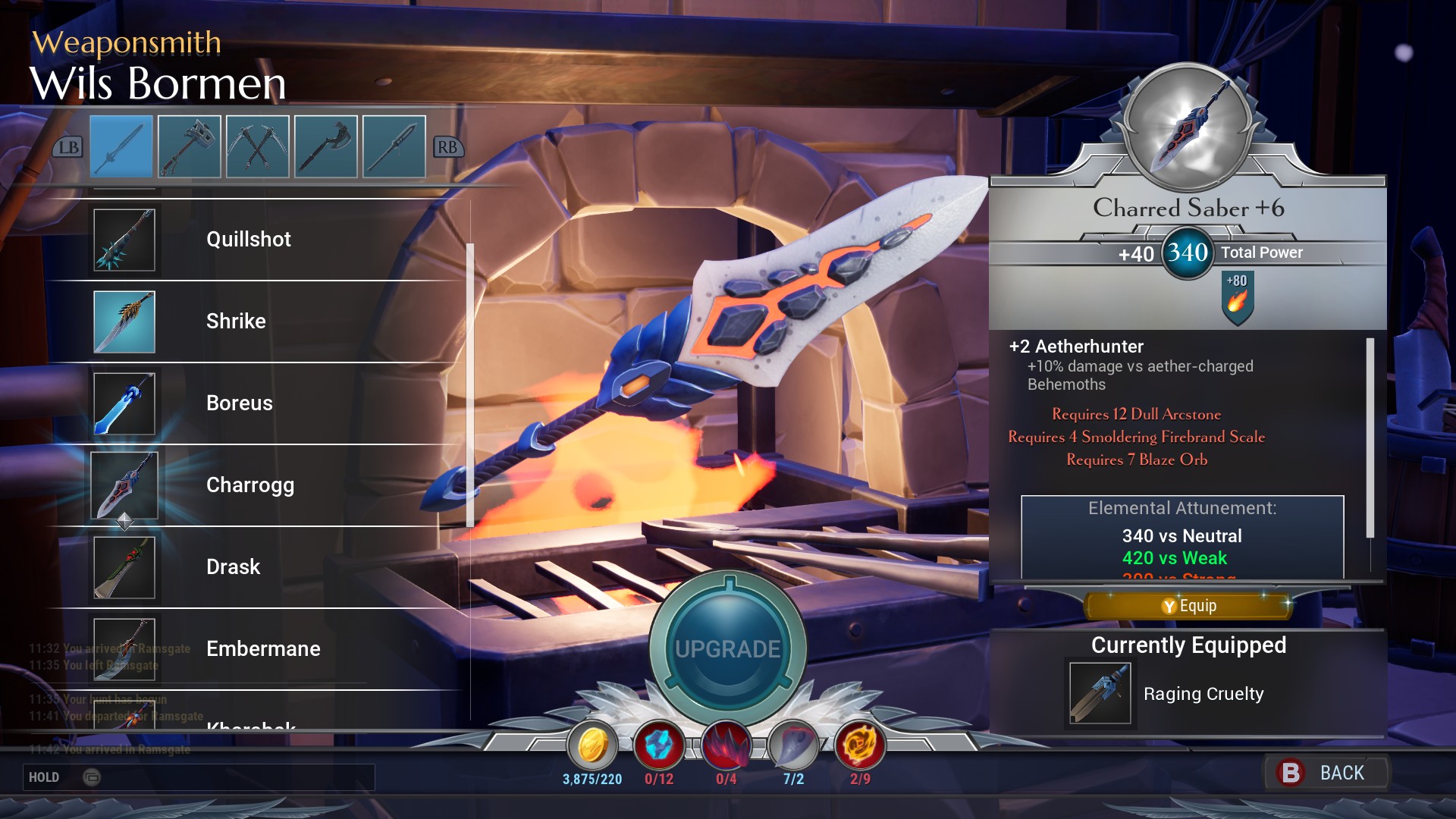Choose the Shrike sword entry
This screenshot has width=1456, height=819.
coord(236,322)
